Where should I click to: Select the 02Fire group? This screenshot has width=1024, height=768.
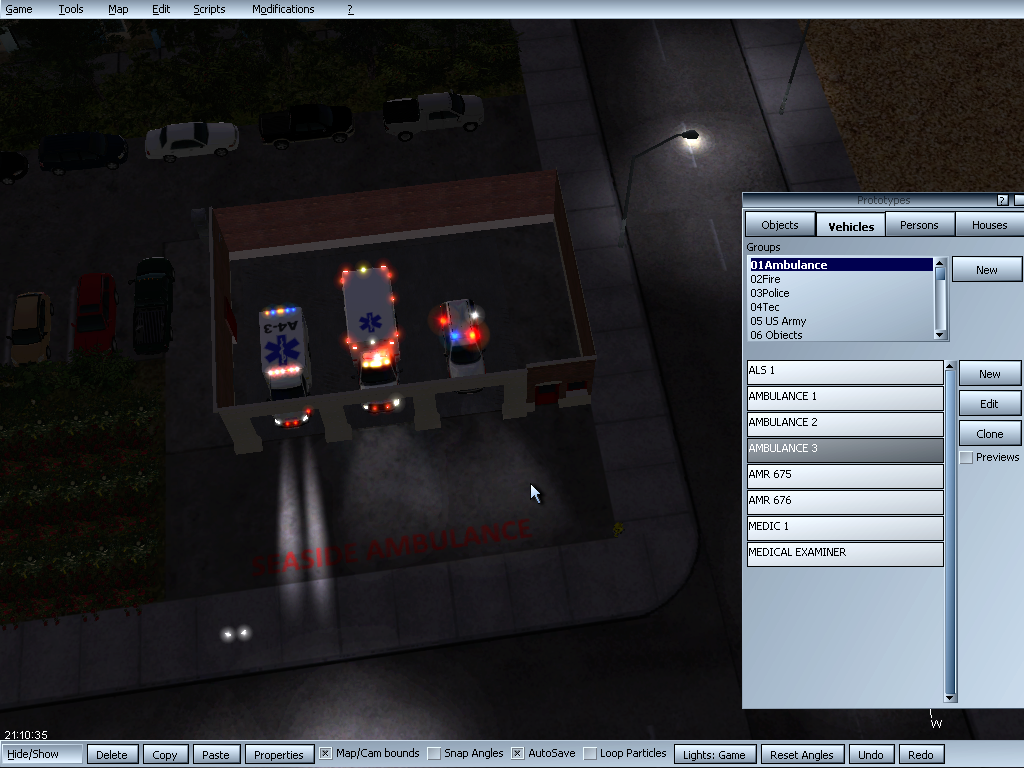[x=766, y=279]
